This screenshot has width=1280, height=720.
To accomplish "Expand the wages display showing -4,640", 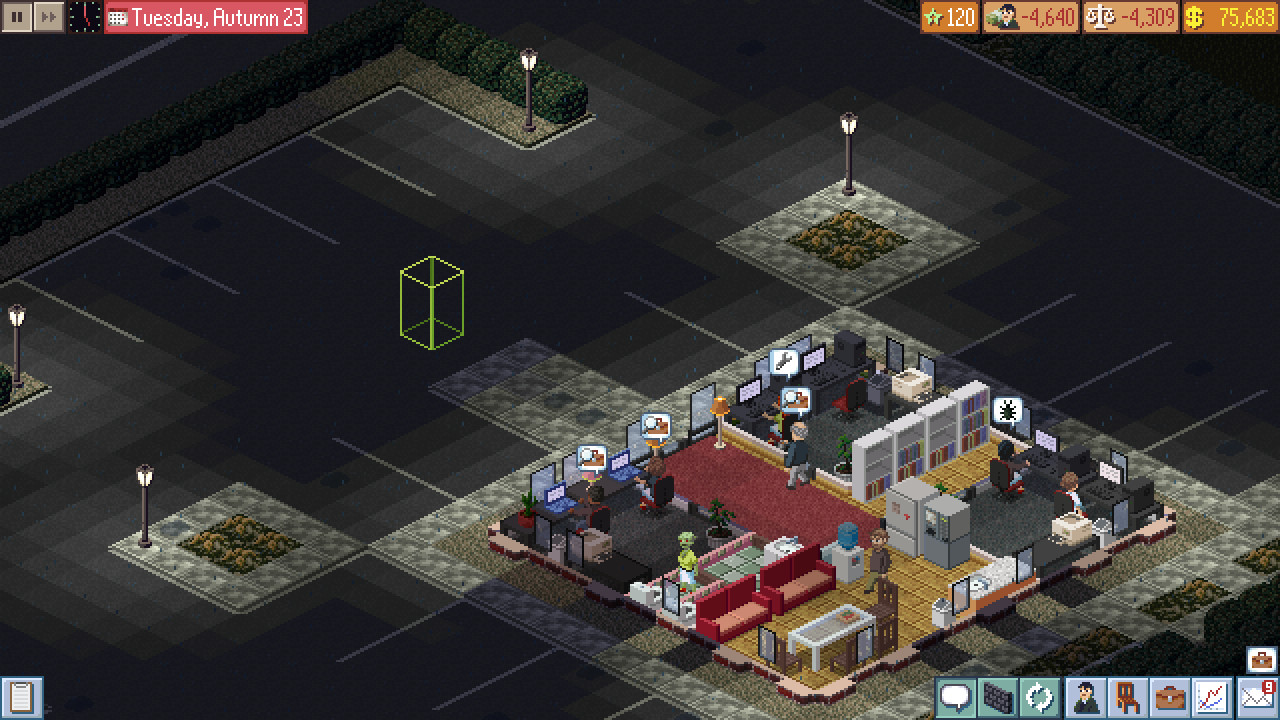I will tap(1032, 16).
